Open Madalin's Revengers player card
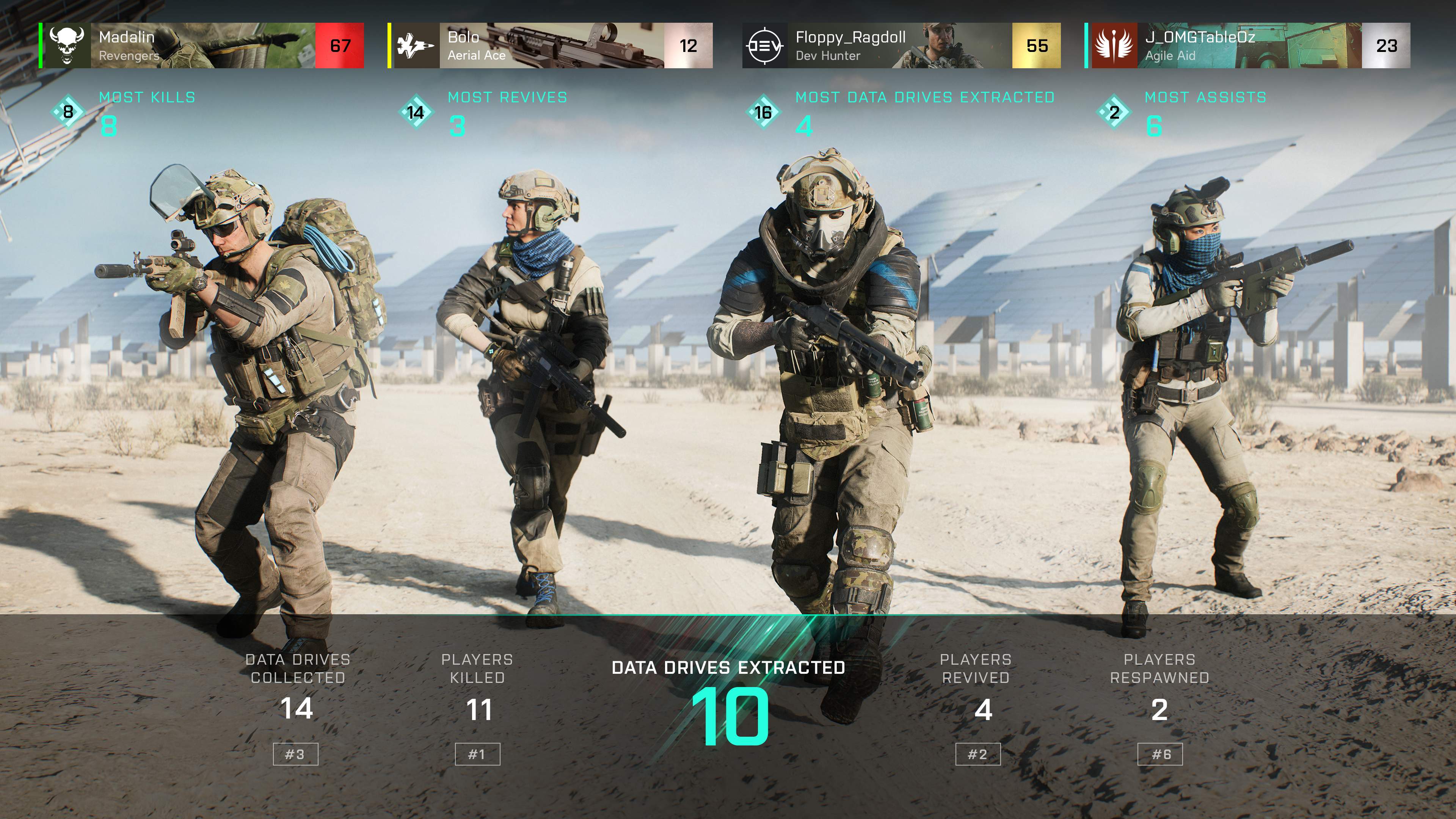1456x819 pixels. pyautogui.click(x=169, y=45)
